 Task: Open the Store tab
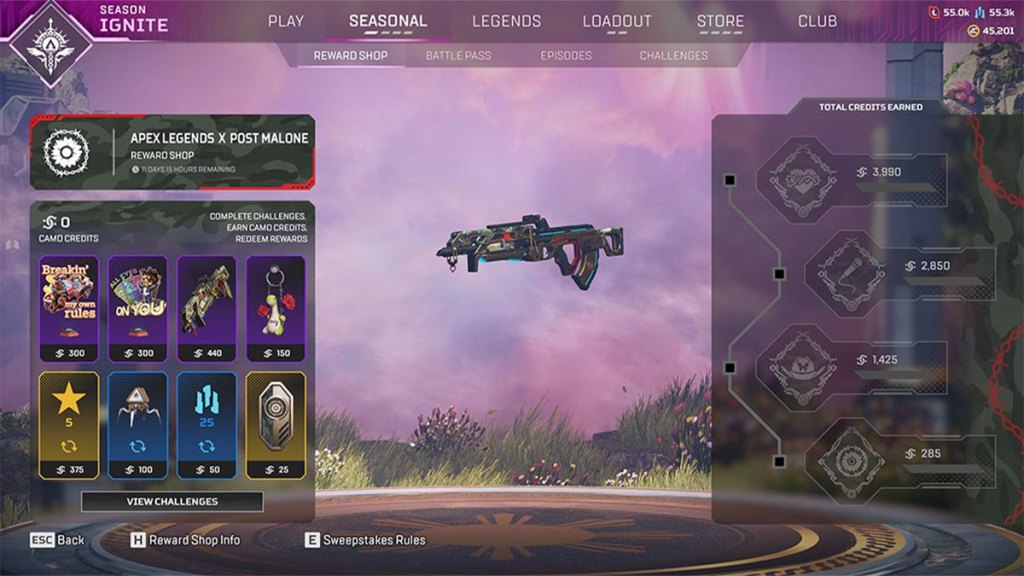(x=720, y=21)
